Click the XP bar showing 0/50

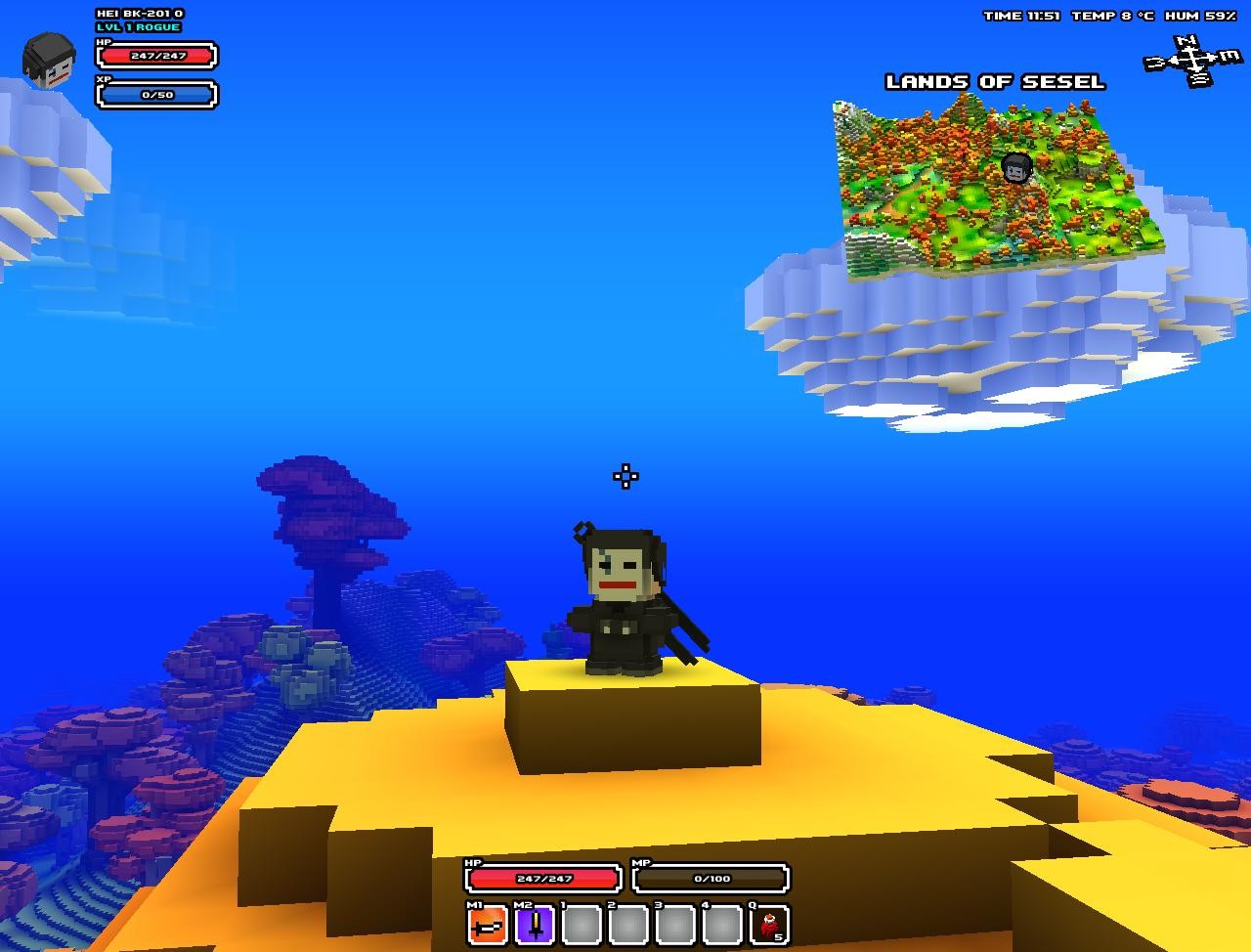154,94
